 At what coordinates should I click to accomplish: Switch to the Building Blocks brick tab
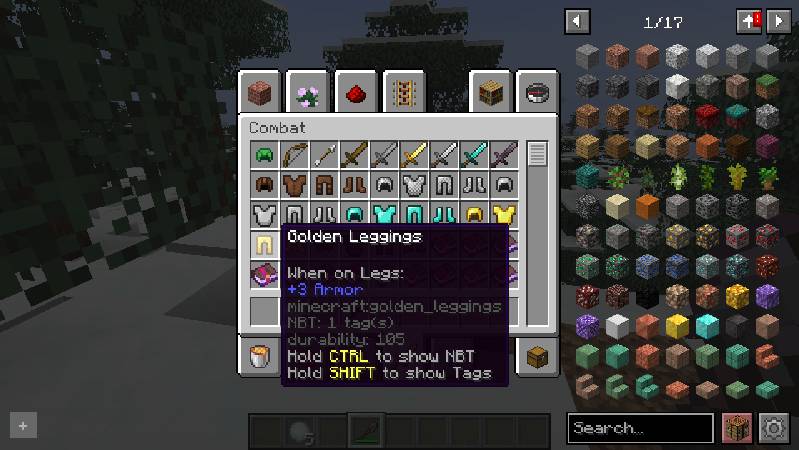[x=263, y=94]
